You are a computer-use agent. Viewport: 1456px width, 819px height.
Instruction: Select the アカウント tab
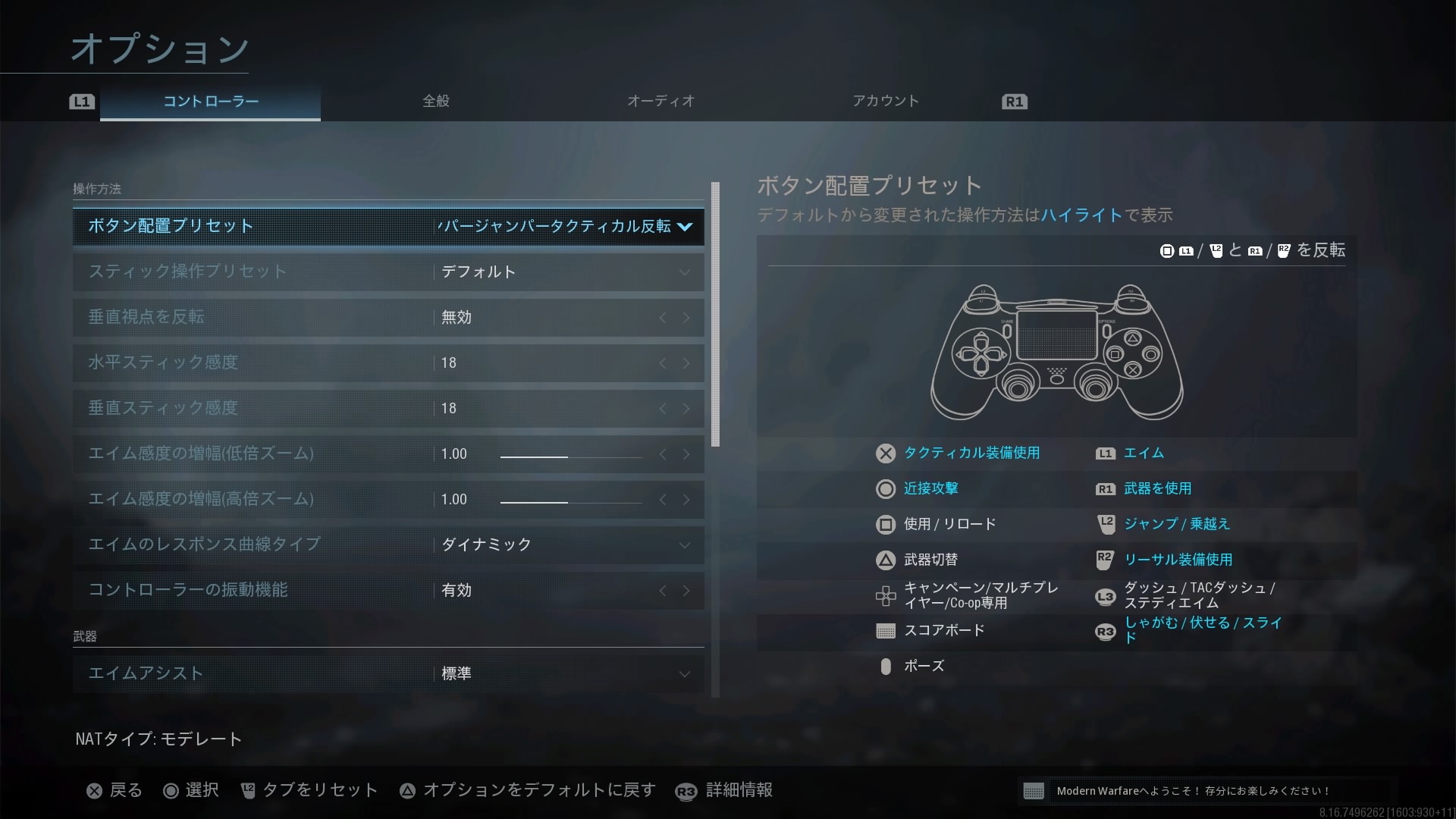[x=885, y=101]
